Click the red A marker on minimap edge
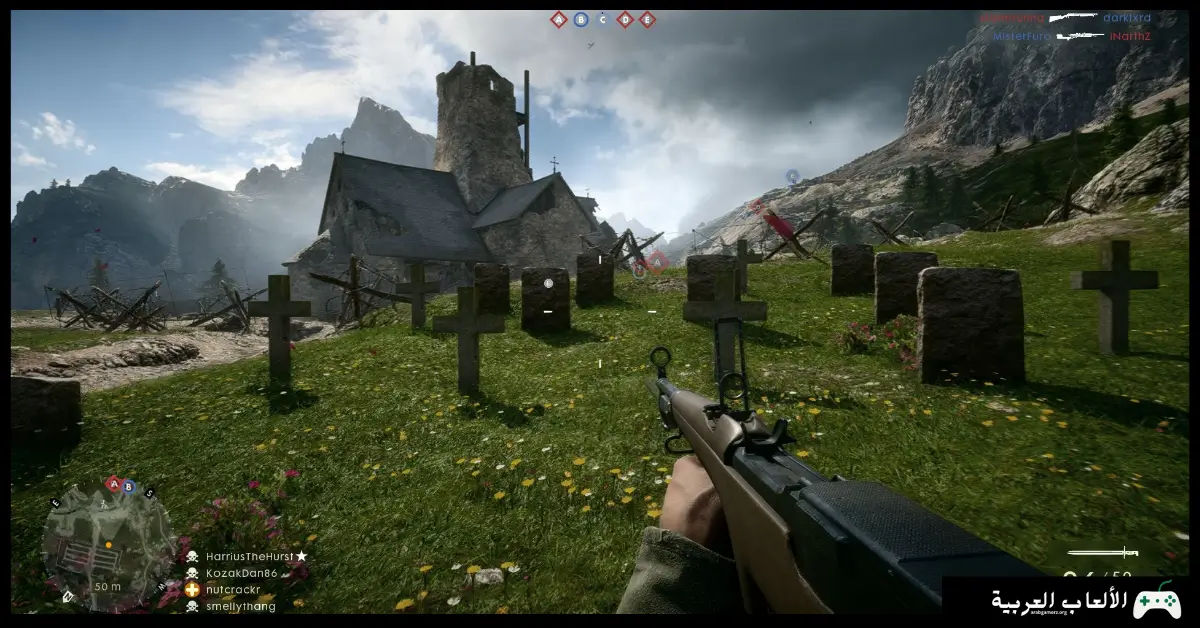The height and width of the screenshot is (628, 1200). [113, 484]
